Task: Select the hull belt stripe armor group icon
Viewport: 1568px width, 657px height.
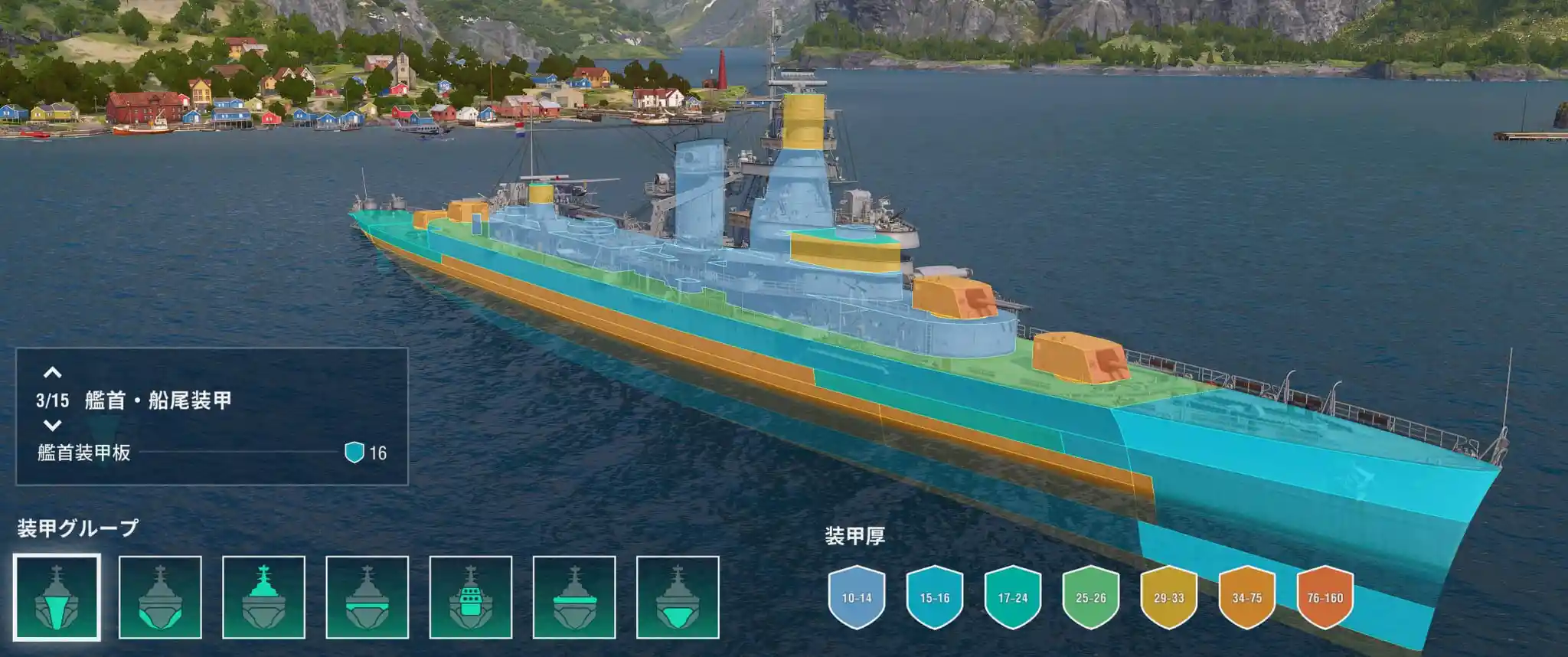Action: tap(367, 597)
